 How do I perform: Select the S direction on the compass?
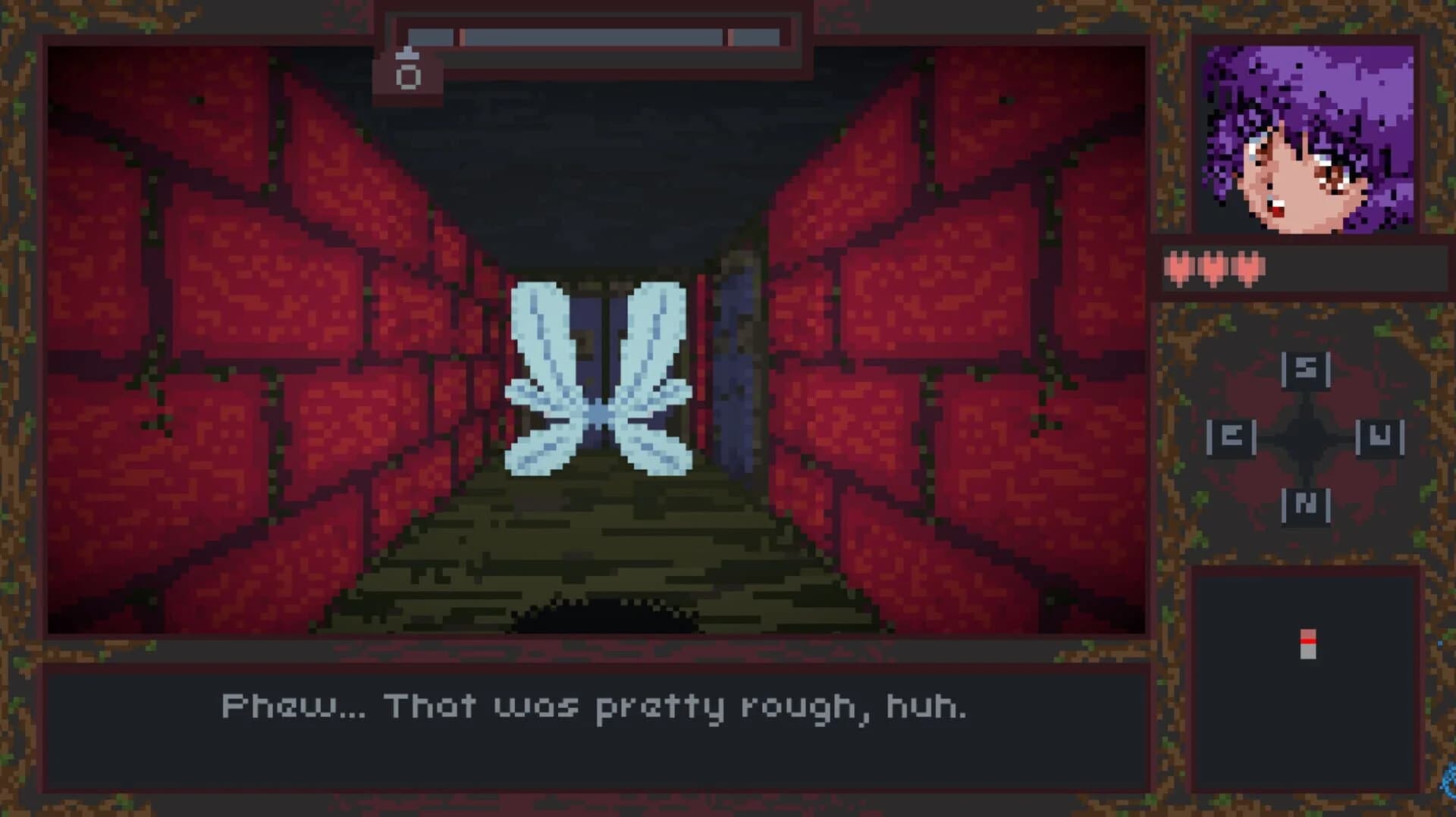point(1305,371)
